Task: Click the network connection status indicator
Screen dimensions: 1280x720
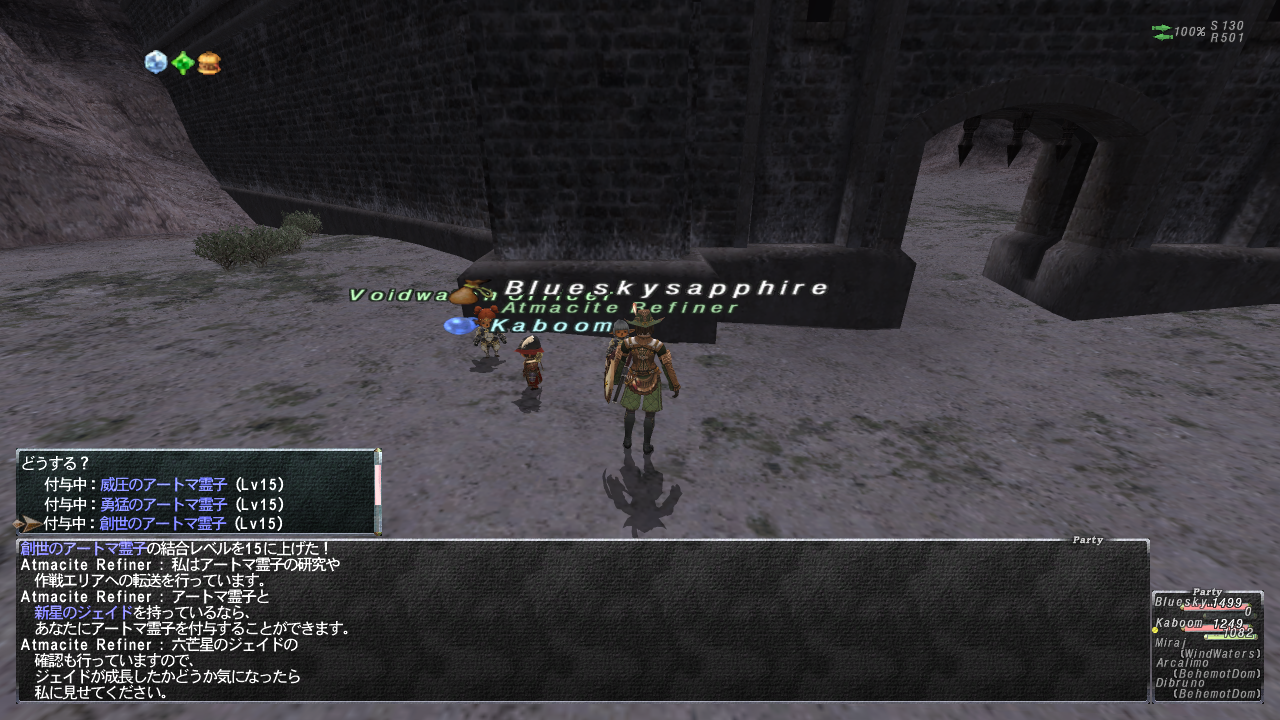Action: pyautogui.click(x=1163, y=32)
